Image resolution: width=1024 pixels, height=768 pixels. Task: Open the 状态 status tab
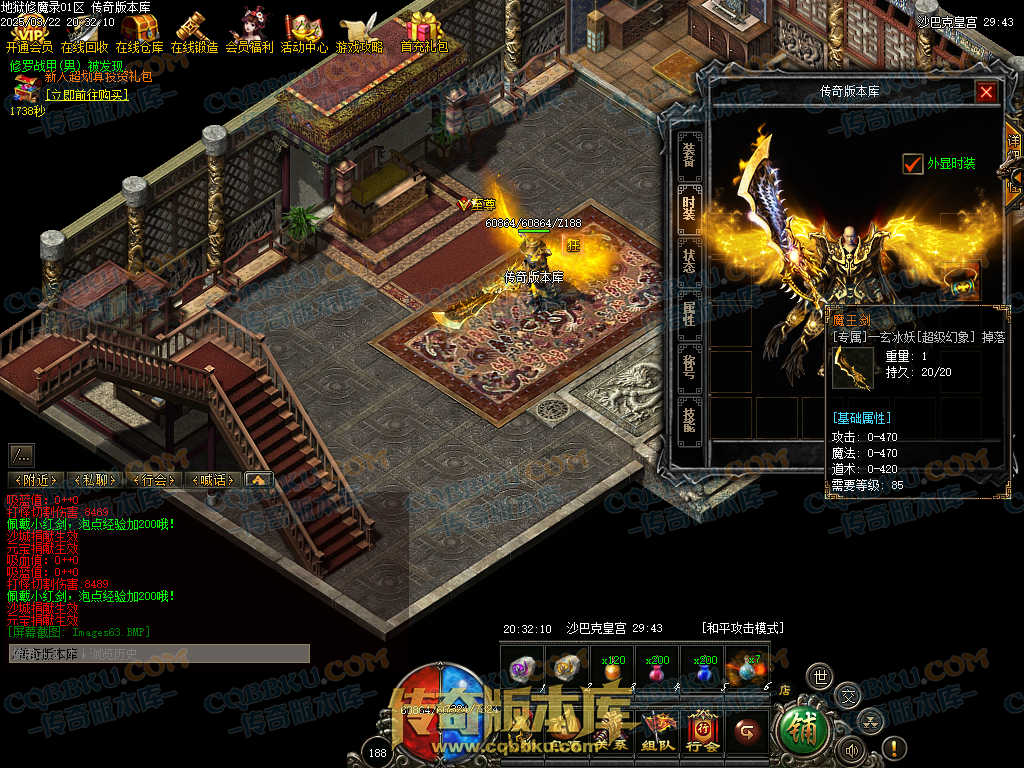coord(689,262)
